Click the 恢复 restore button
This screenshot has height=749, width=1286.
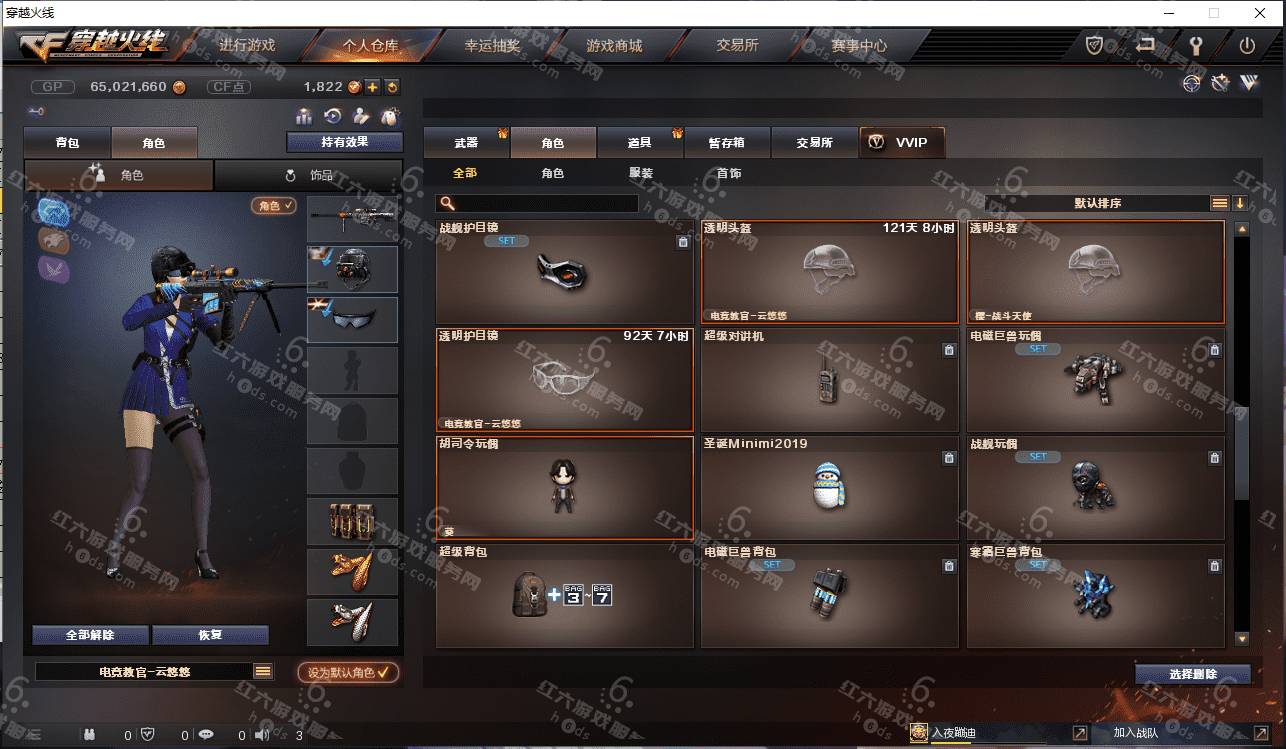210,635
